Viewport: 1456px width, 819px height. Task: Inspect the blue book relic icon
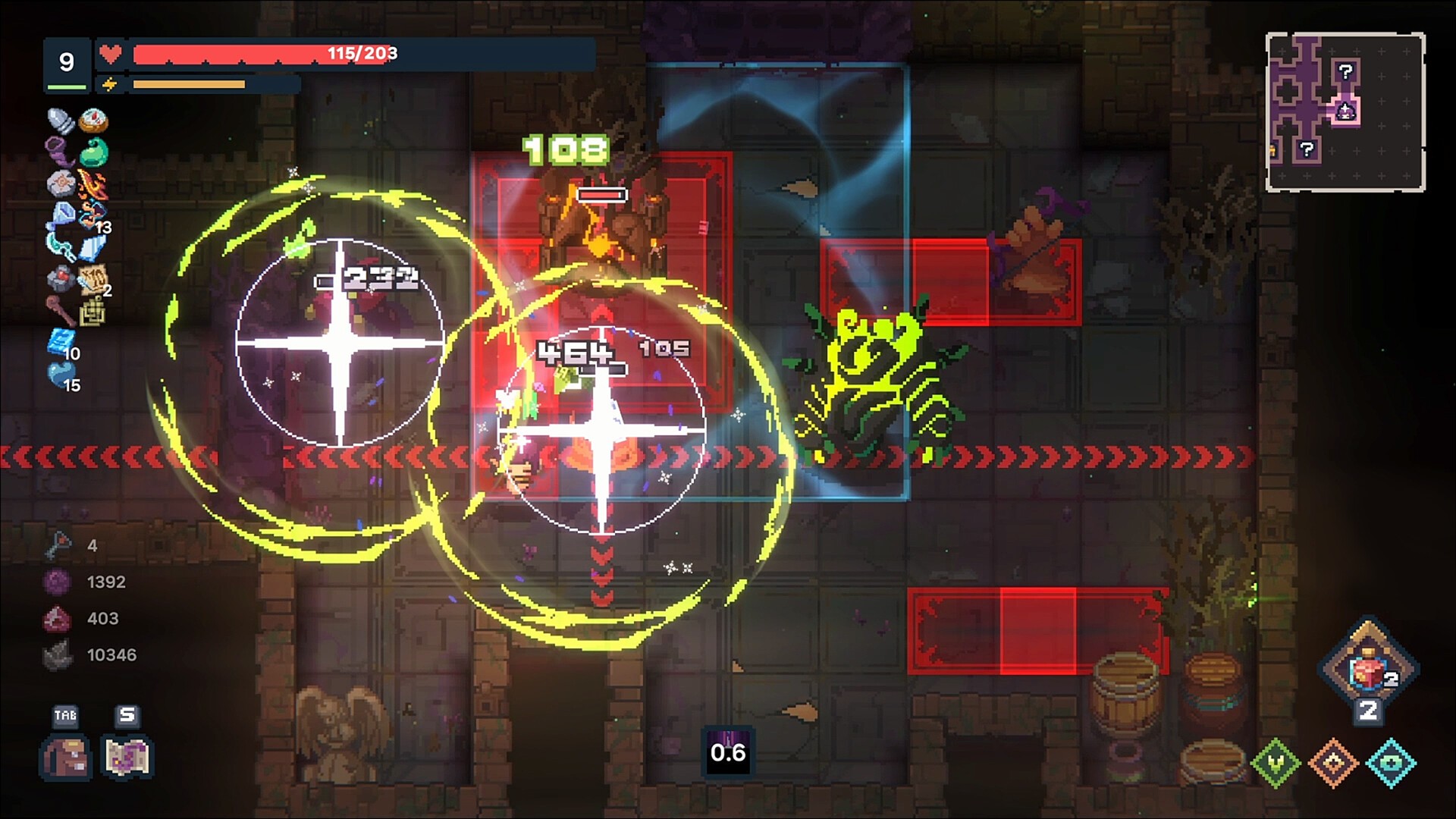click(x=60, y=342)
